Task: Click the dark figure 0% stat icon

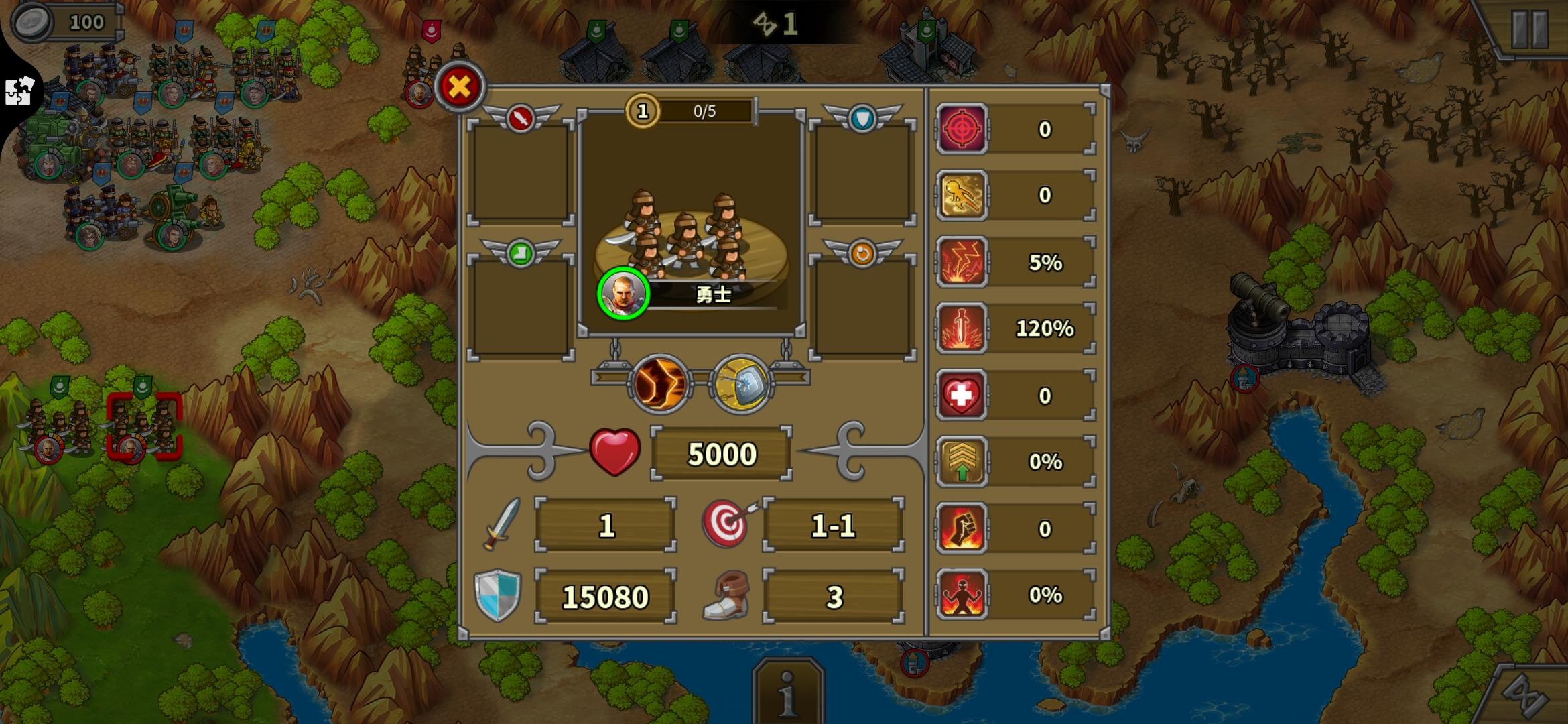Action: (x=962, y=595)
